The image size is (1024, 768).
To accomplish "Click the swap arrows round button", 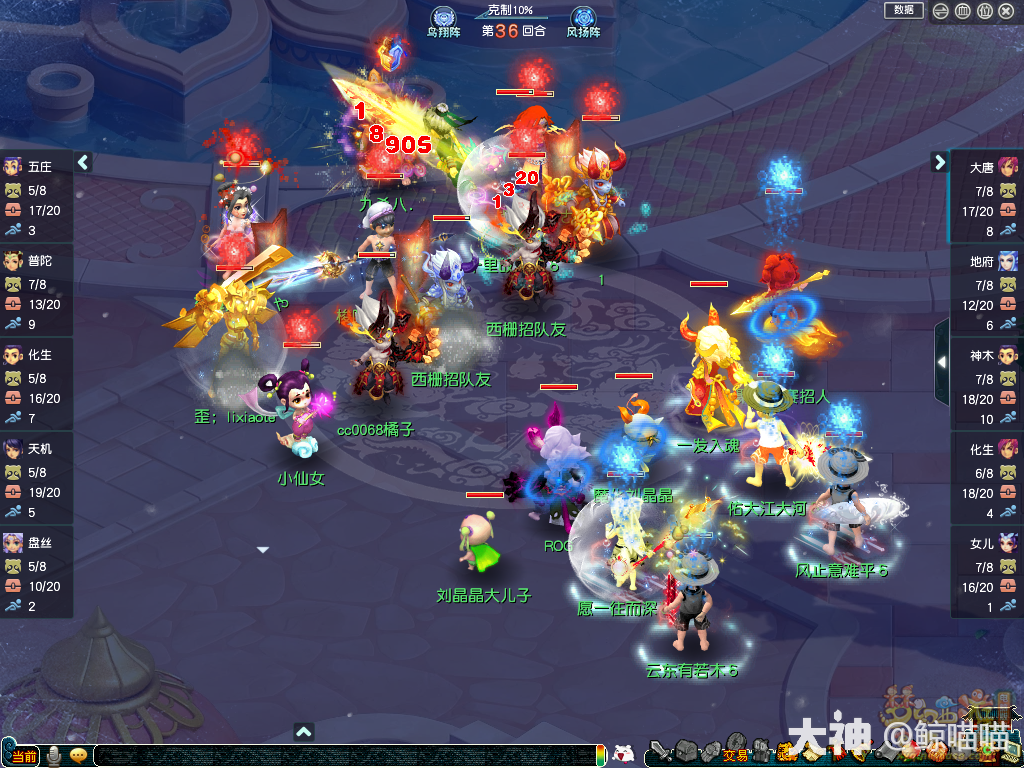I will click(x=941, y=11).
